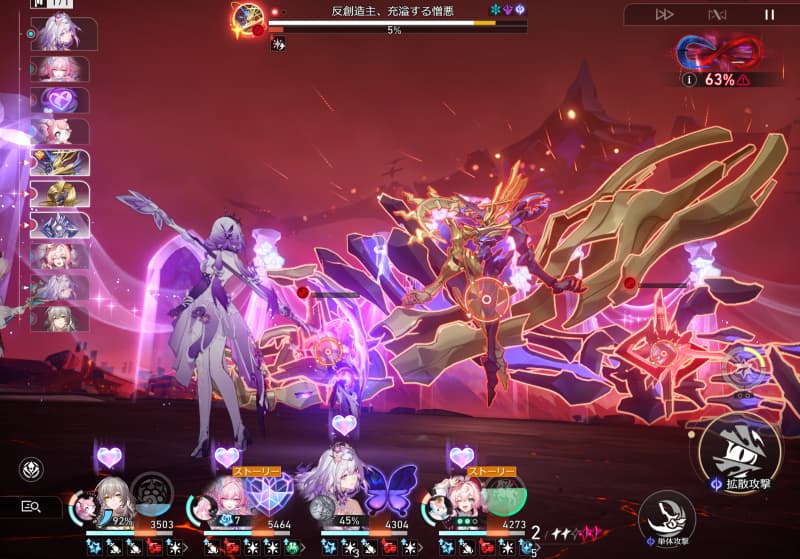Screen dimensions: 800x559
Task: Open the battle details magnifier button
Action: pyautogui.click(x=30, y=507)
